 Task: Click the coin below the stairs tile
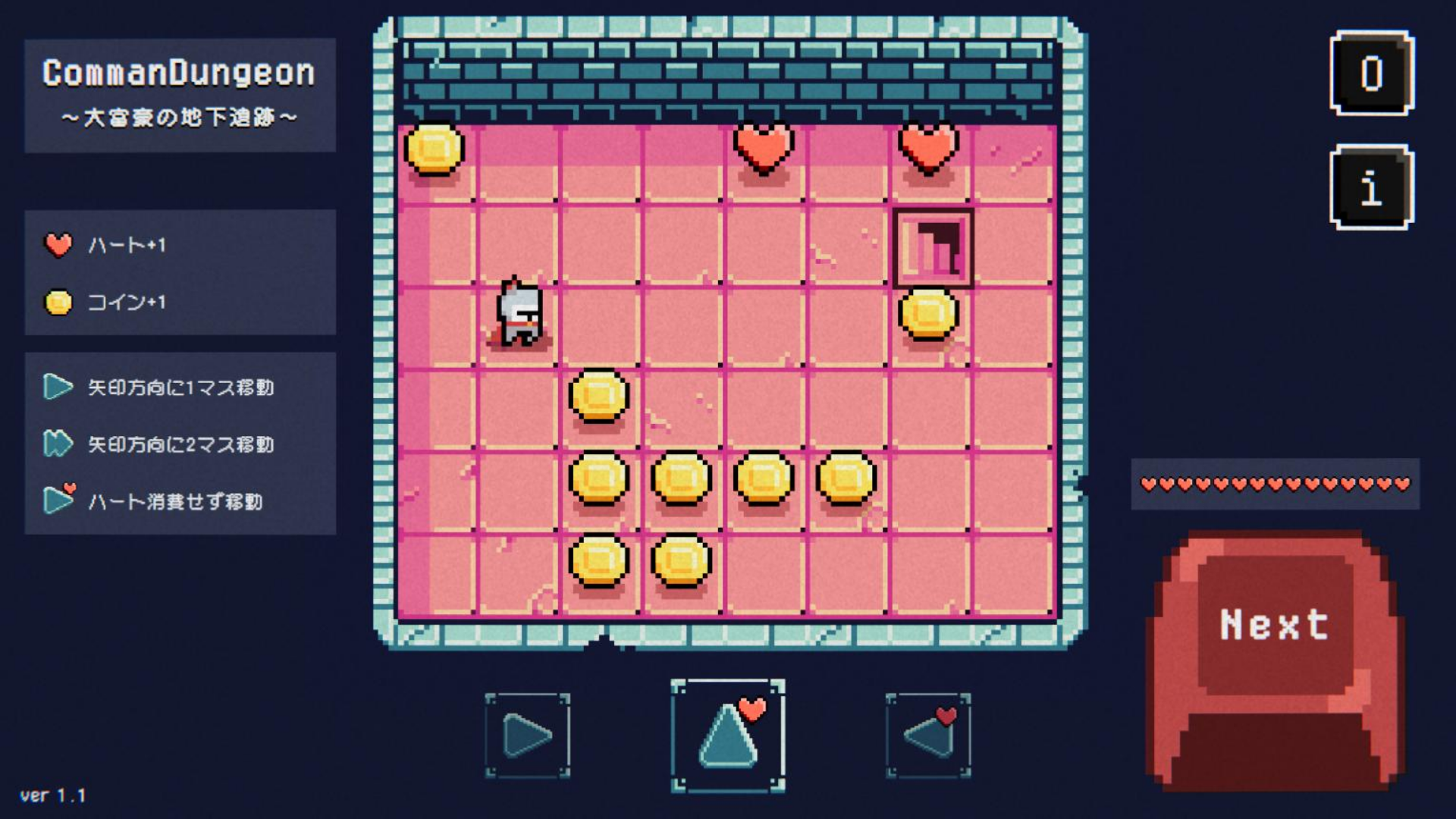tap(927, 315)
